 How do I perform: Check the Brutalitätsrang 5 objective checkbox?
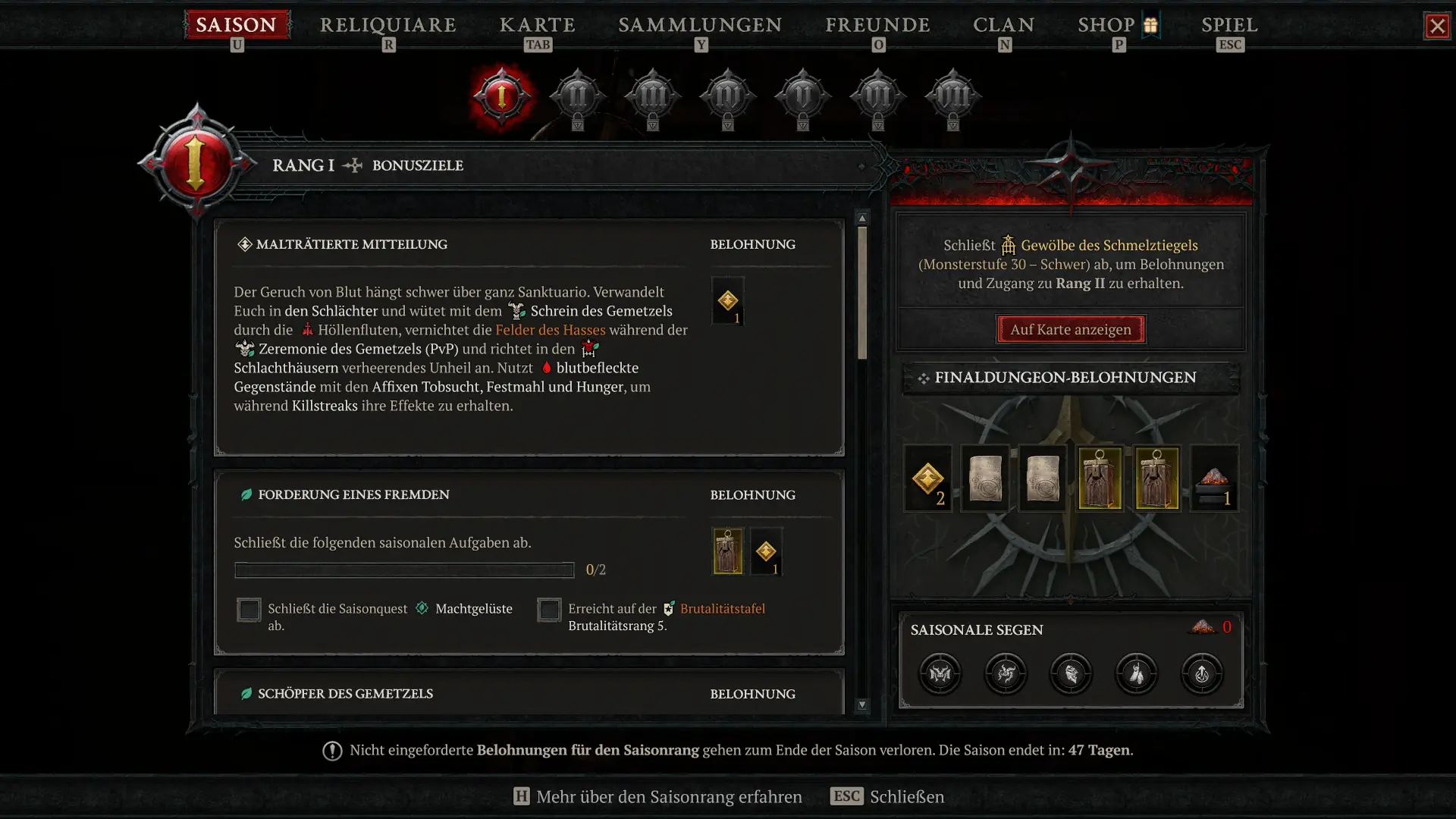click(x=549, y=610)
